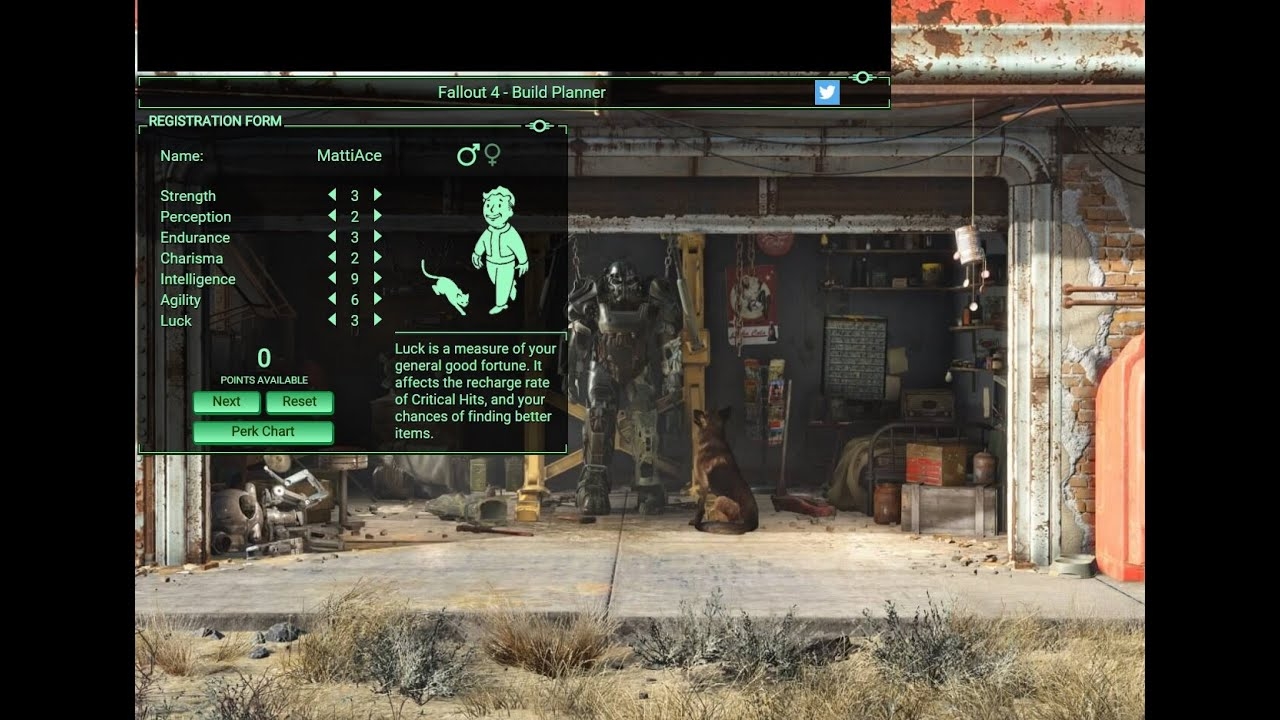
Task: Decrease the Charisma stat
Action: pyautogui.click(x=332, y=258)
